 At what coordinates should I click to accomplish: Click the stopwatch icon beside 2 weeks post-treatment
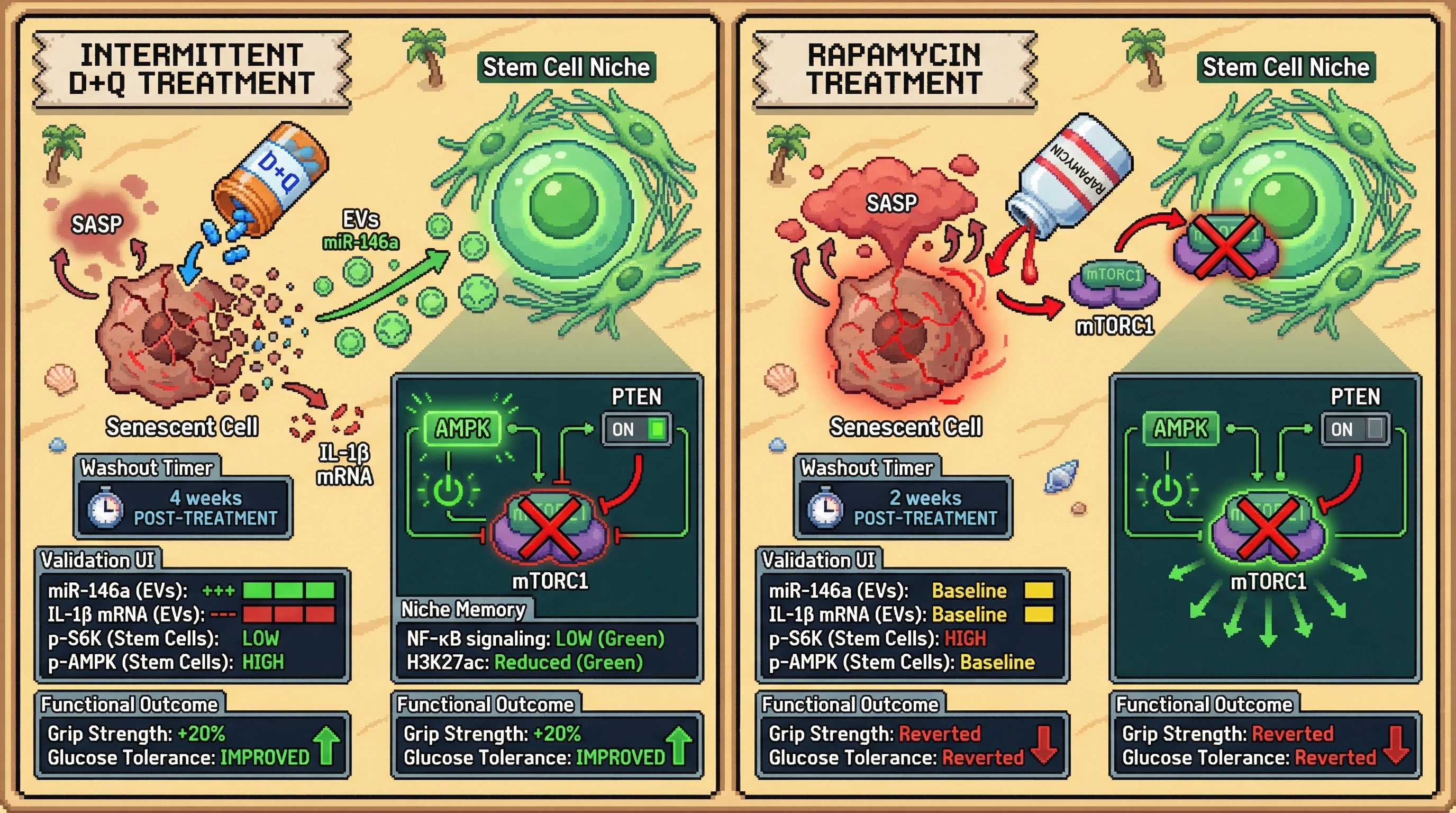(x=825, y=508)
